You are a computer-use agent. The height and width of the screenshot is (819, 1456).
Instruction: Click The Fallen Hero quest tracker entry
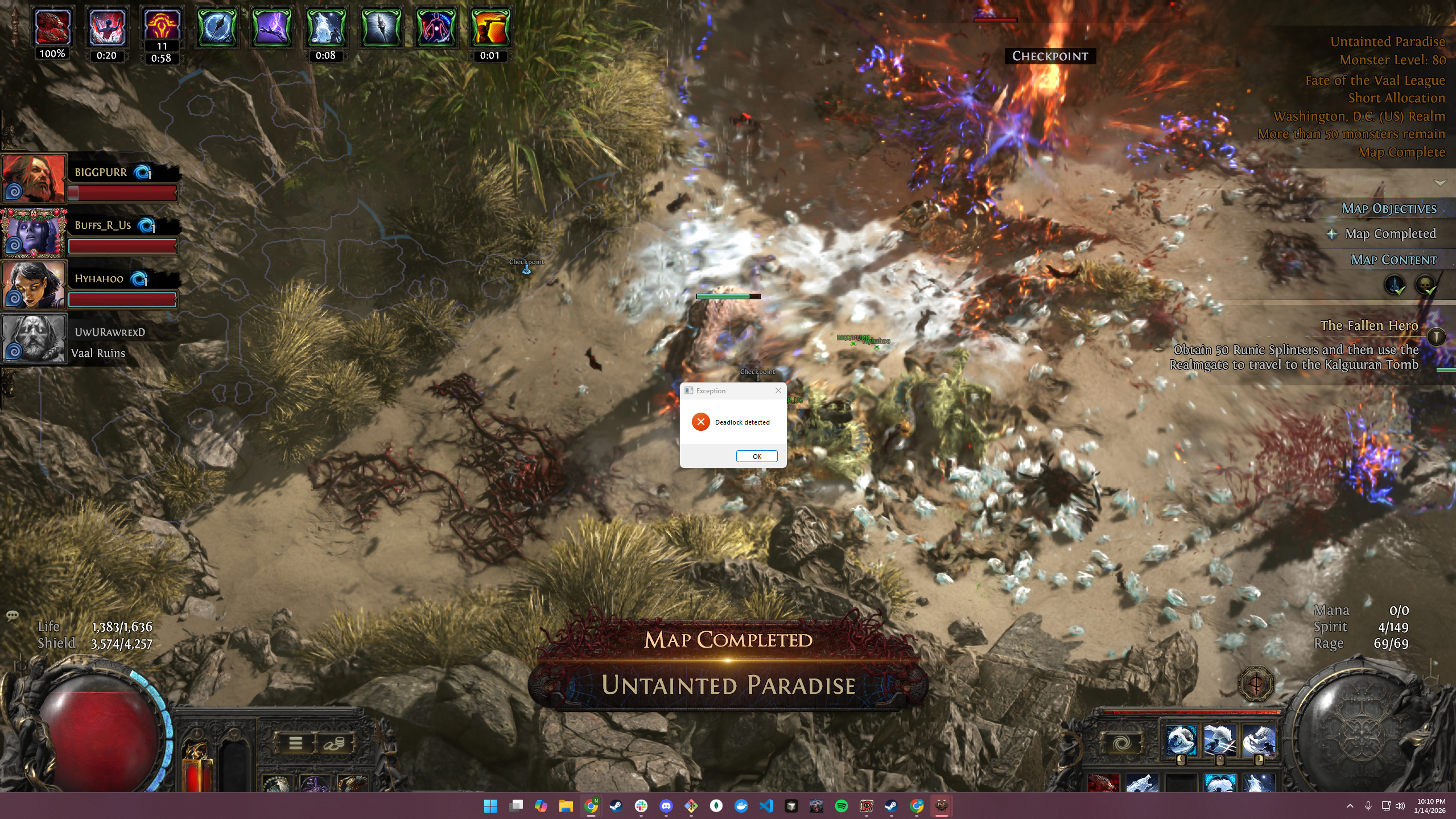[1368, 326]
